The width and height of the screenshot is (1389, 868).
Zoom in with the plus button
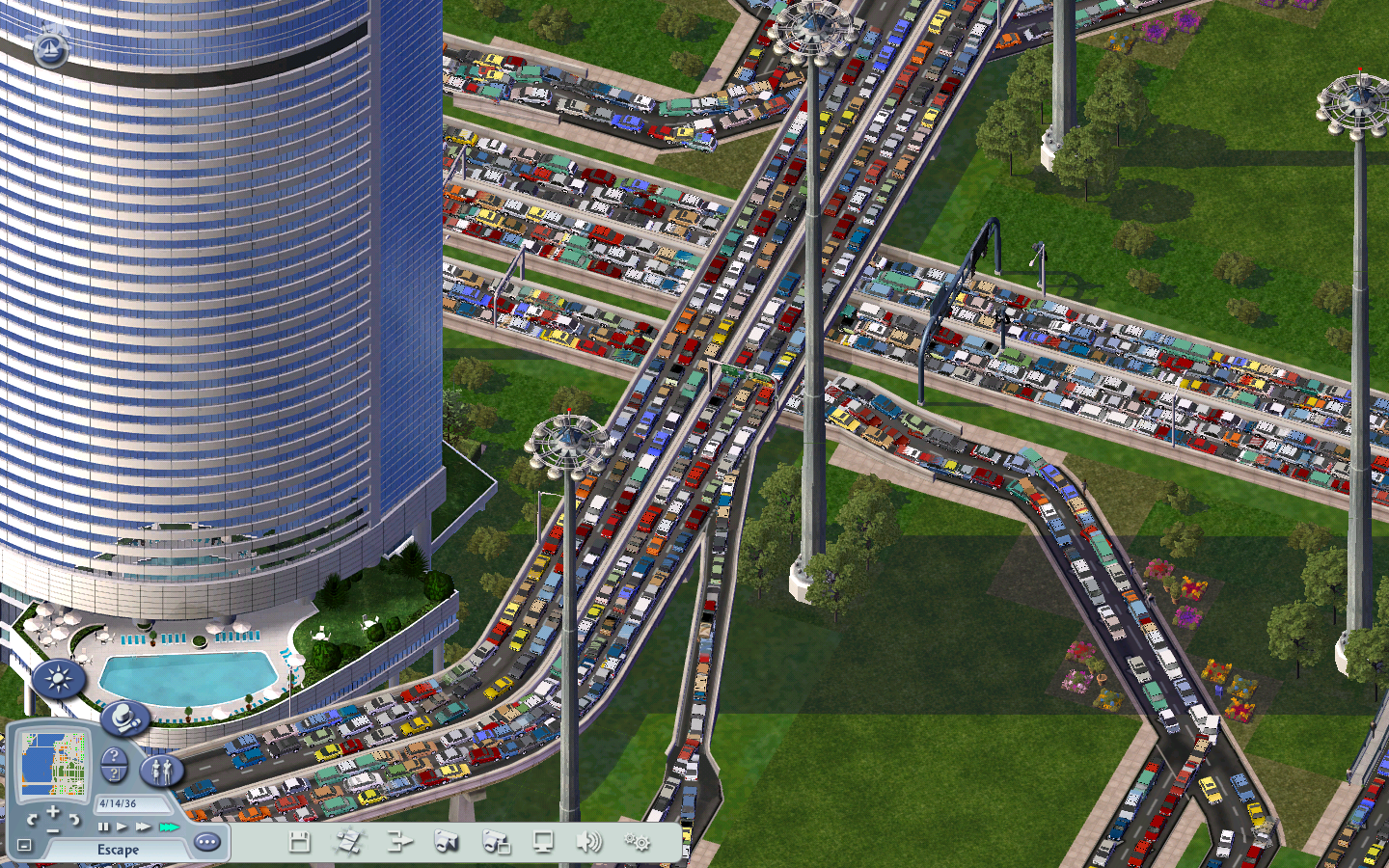point(53,812)
